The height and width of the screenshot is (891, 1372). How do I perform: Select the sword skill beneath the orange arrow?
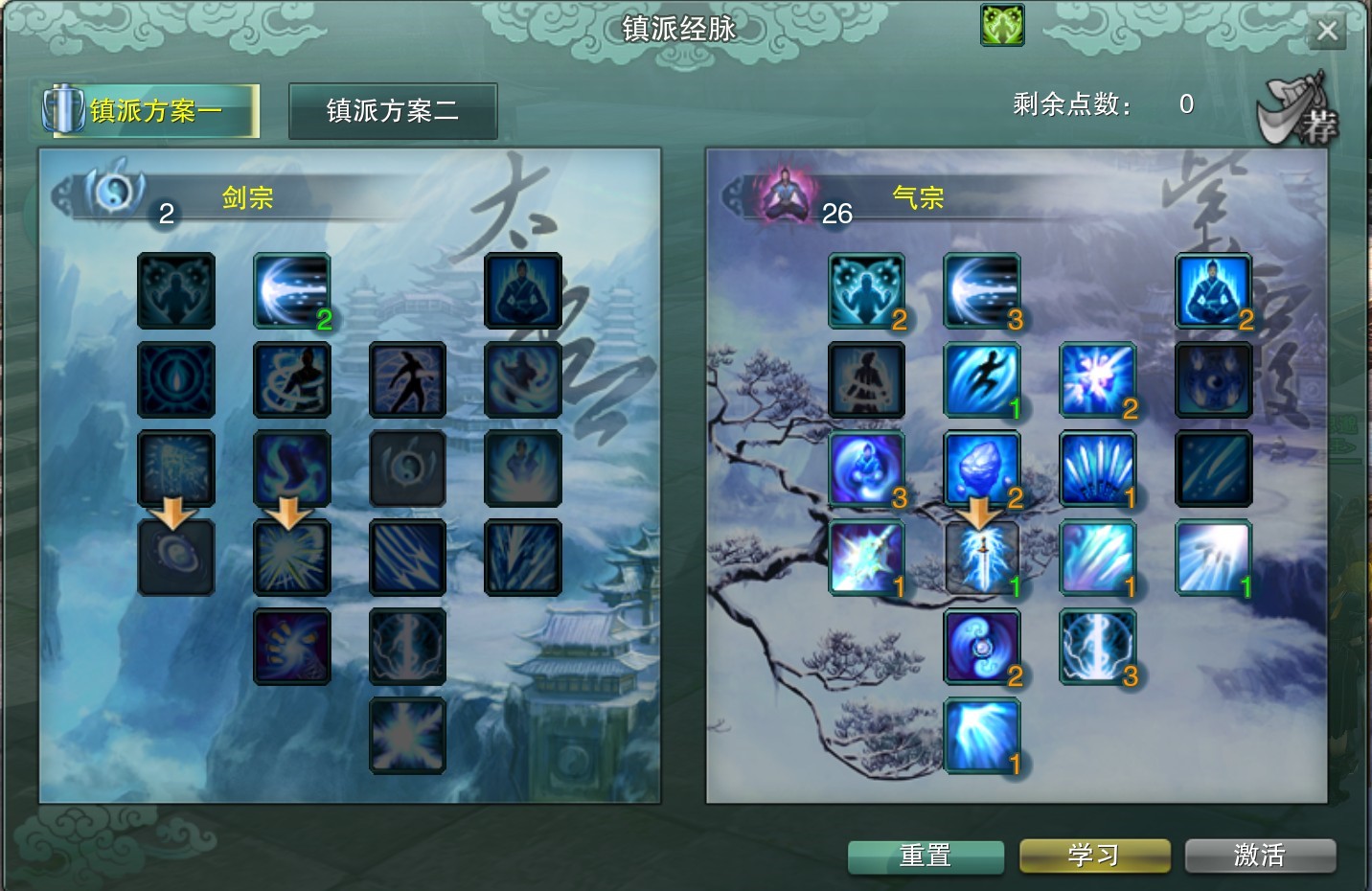pos(982,556)
